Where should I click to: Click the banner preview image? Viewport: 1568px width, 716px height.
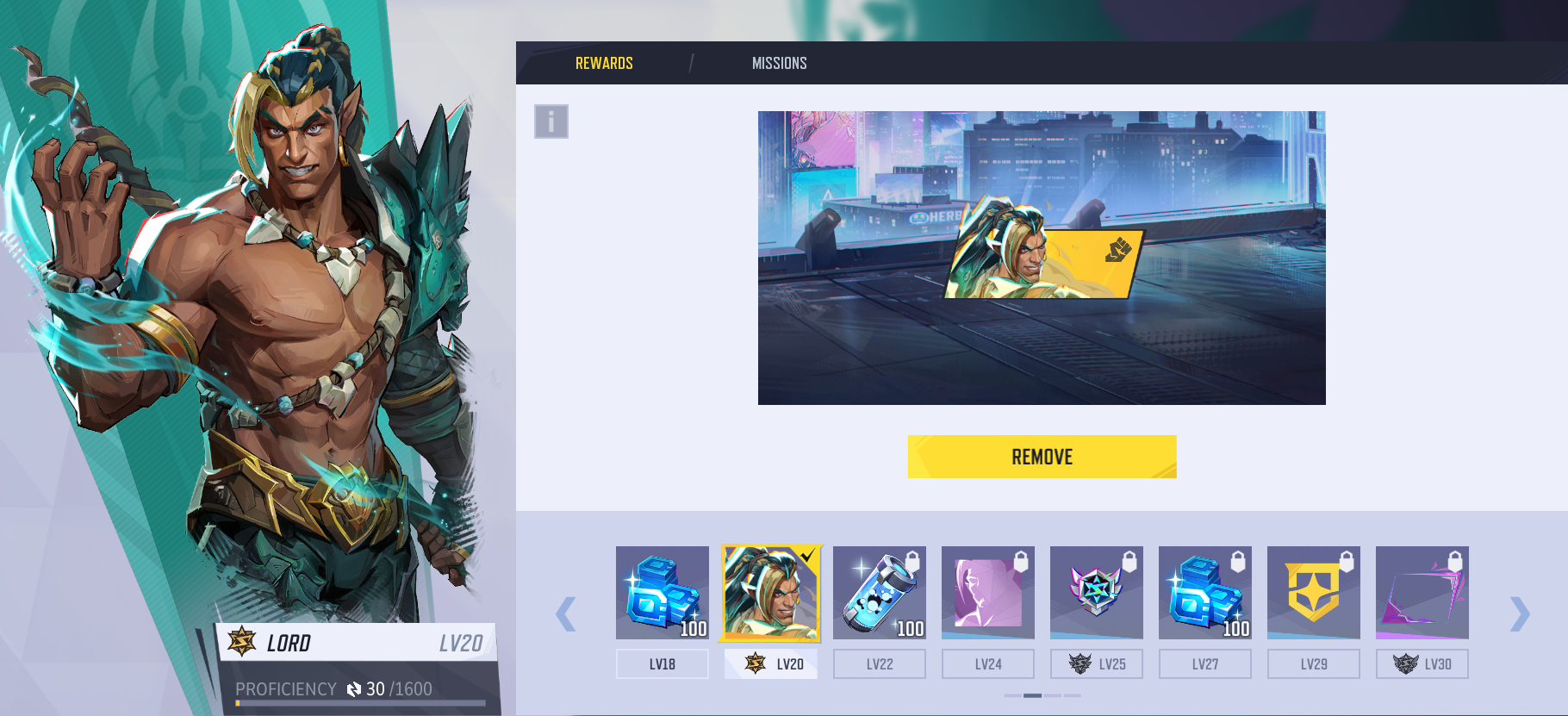pyautogui.click(x=1042, y=258)
